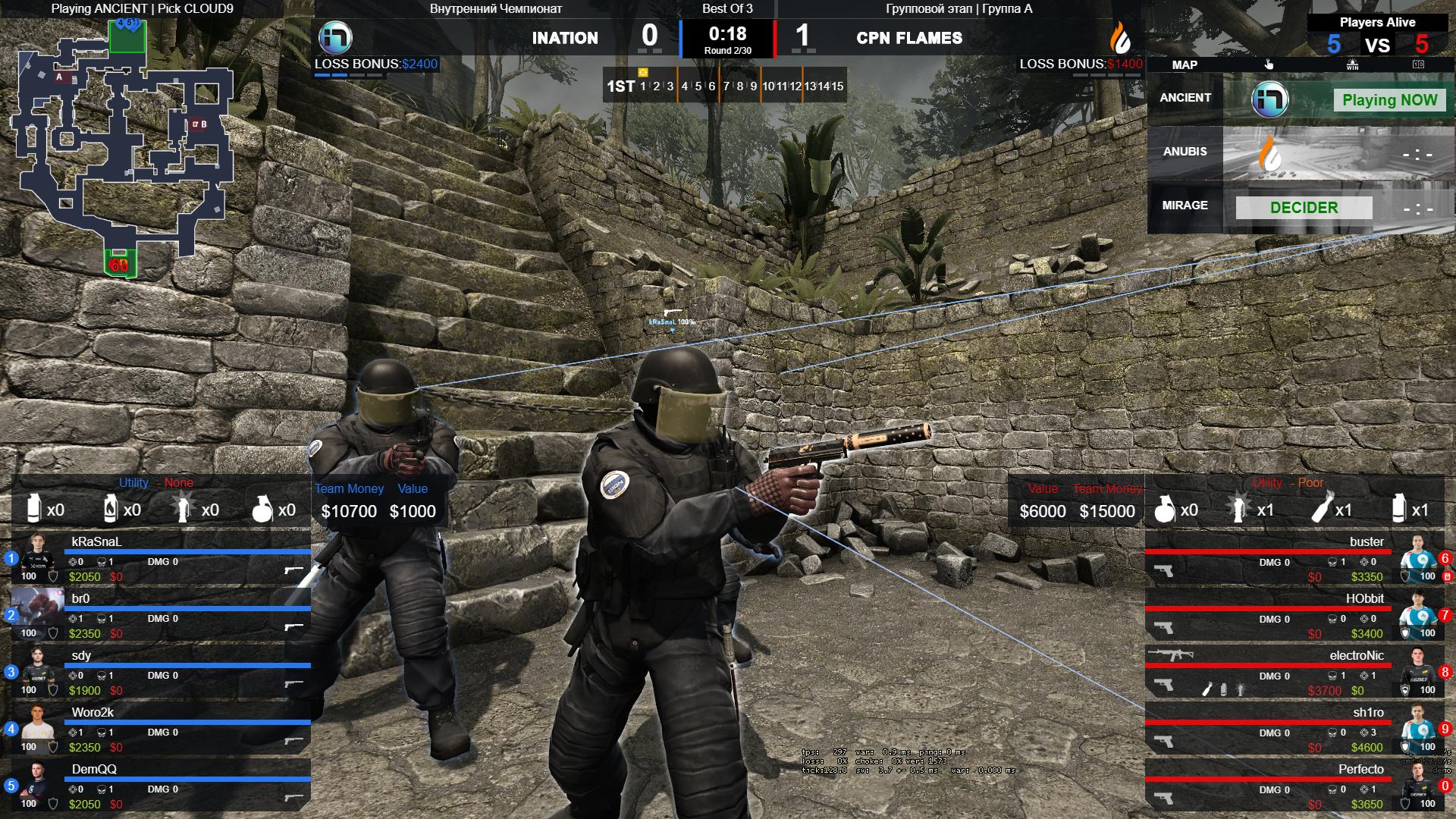The height and width of the screenshot is (819, 1456).
Task: Click the Playing NOW label
Action: point(1389,100)
